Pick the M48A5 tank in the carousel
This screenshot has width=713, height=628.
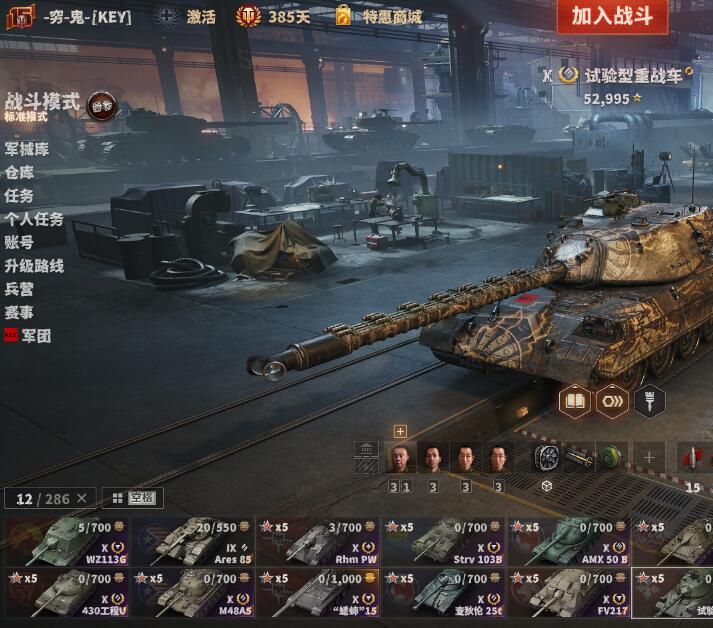point(192,592)
